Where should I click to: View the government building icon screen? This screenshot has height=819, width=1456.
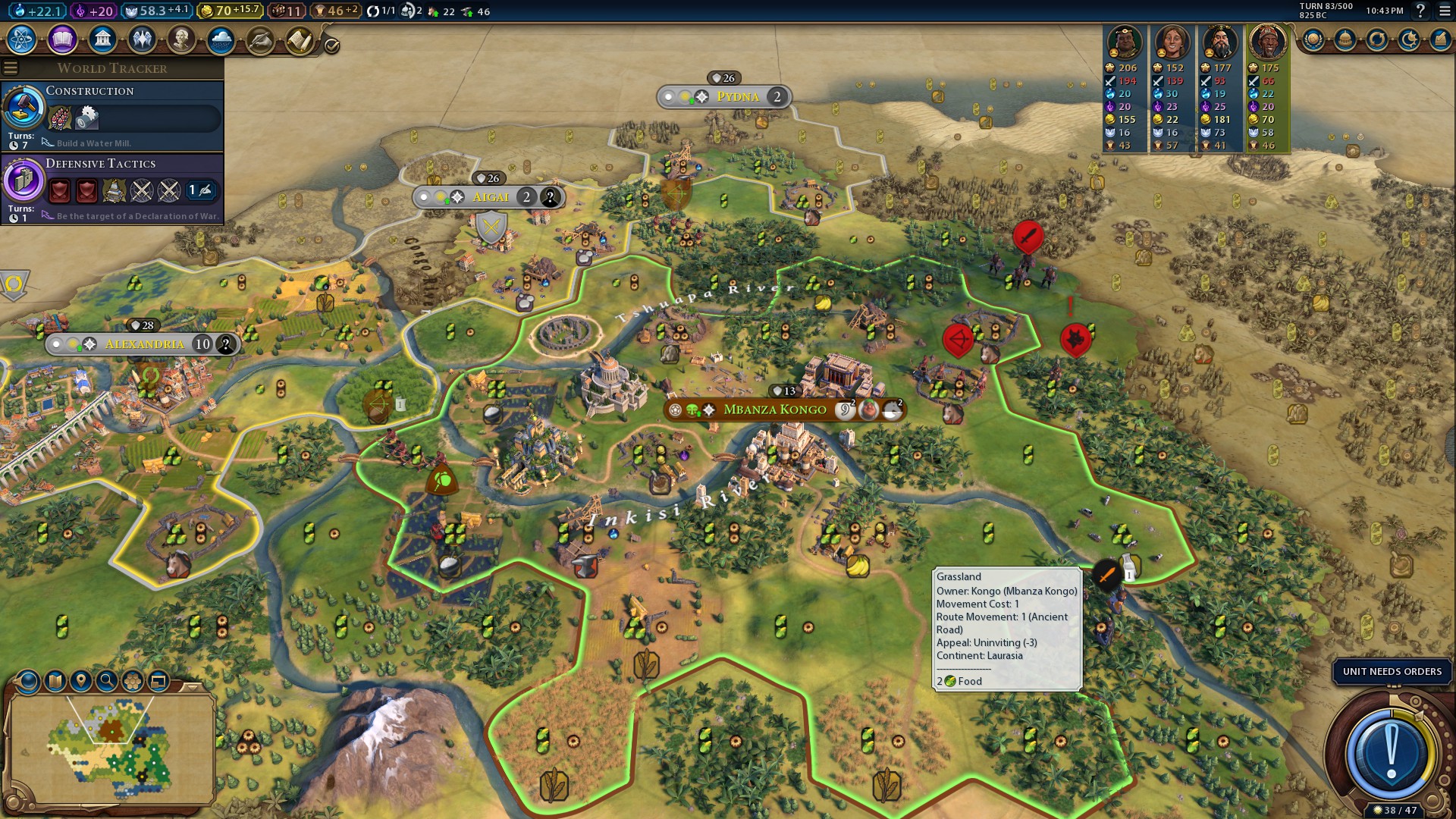(x=102, y=39)
